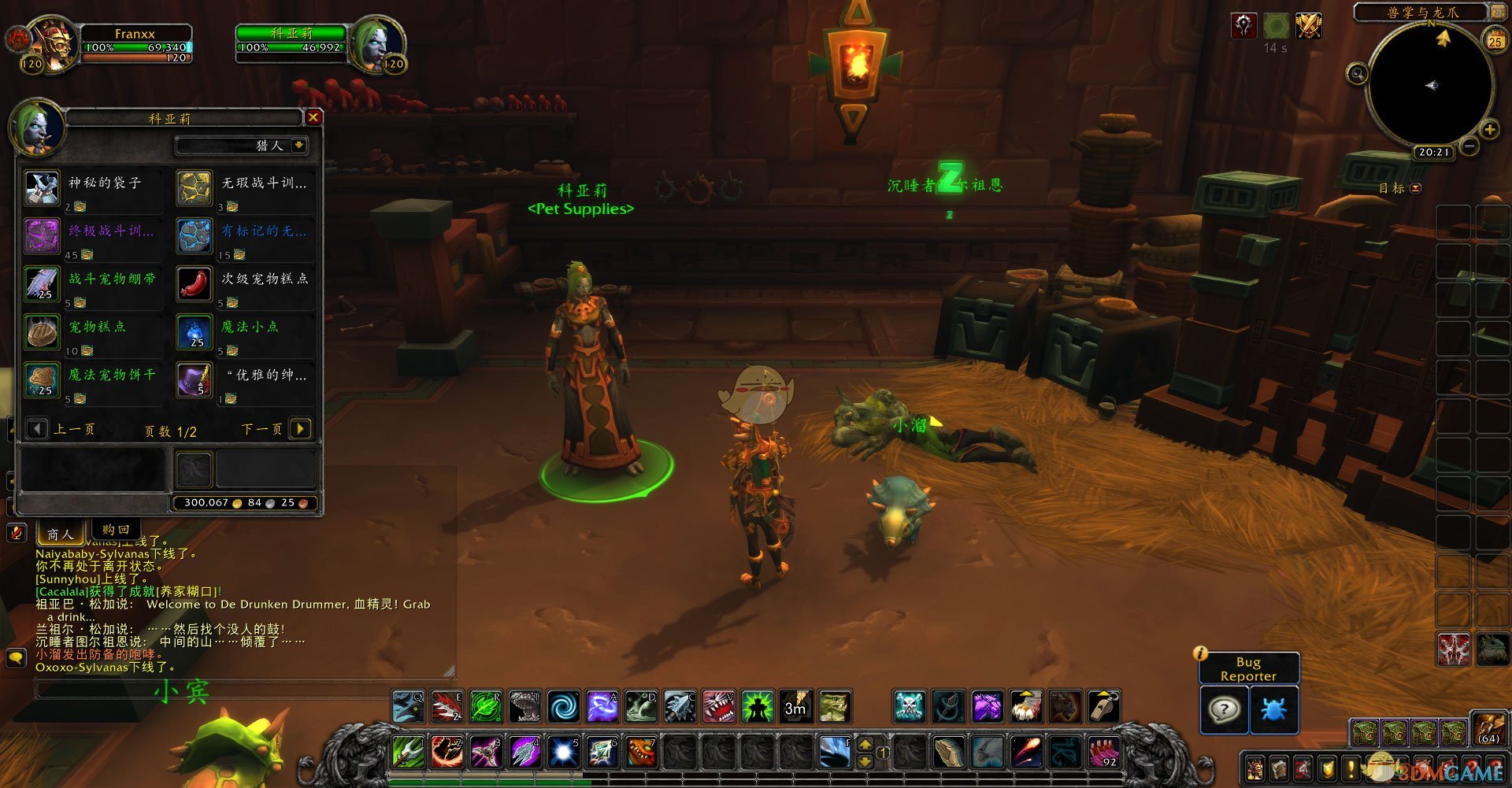The height and width of the screenshot is (788, 1512).
Task: Choose the 战斗宠物绷带 item
Action: point(43,284)
